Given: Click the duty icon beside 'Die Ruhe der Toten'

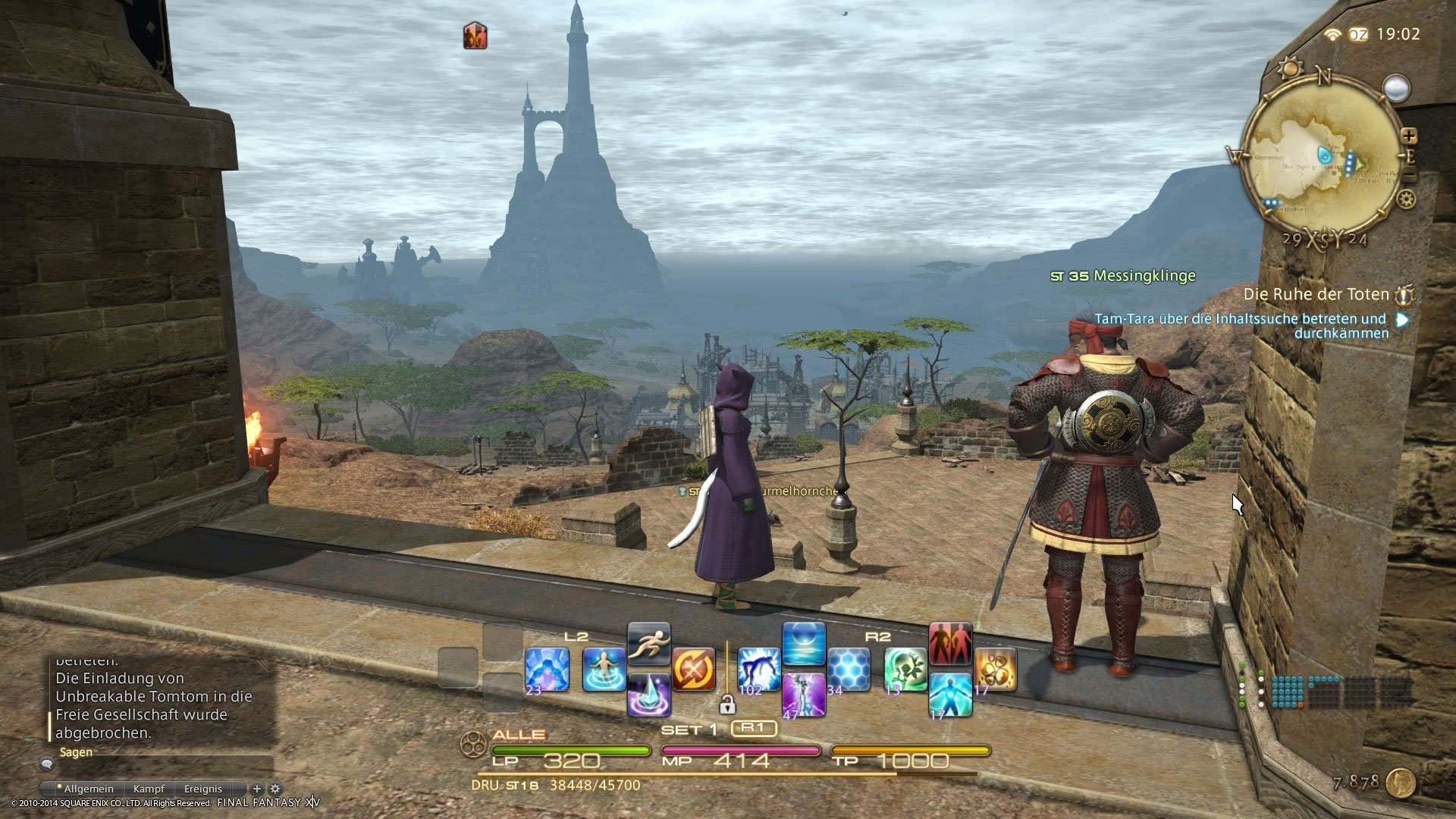Looking at the screenshot, I should coord(1404,297).
